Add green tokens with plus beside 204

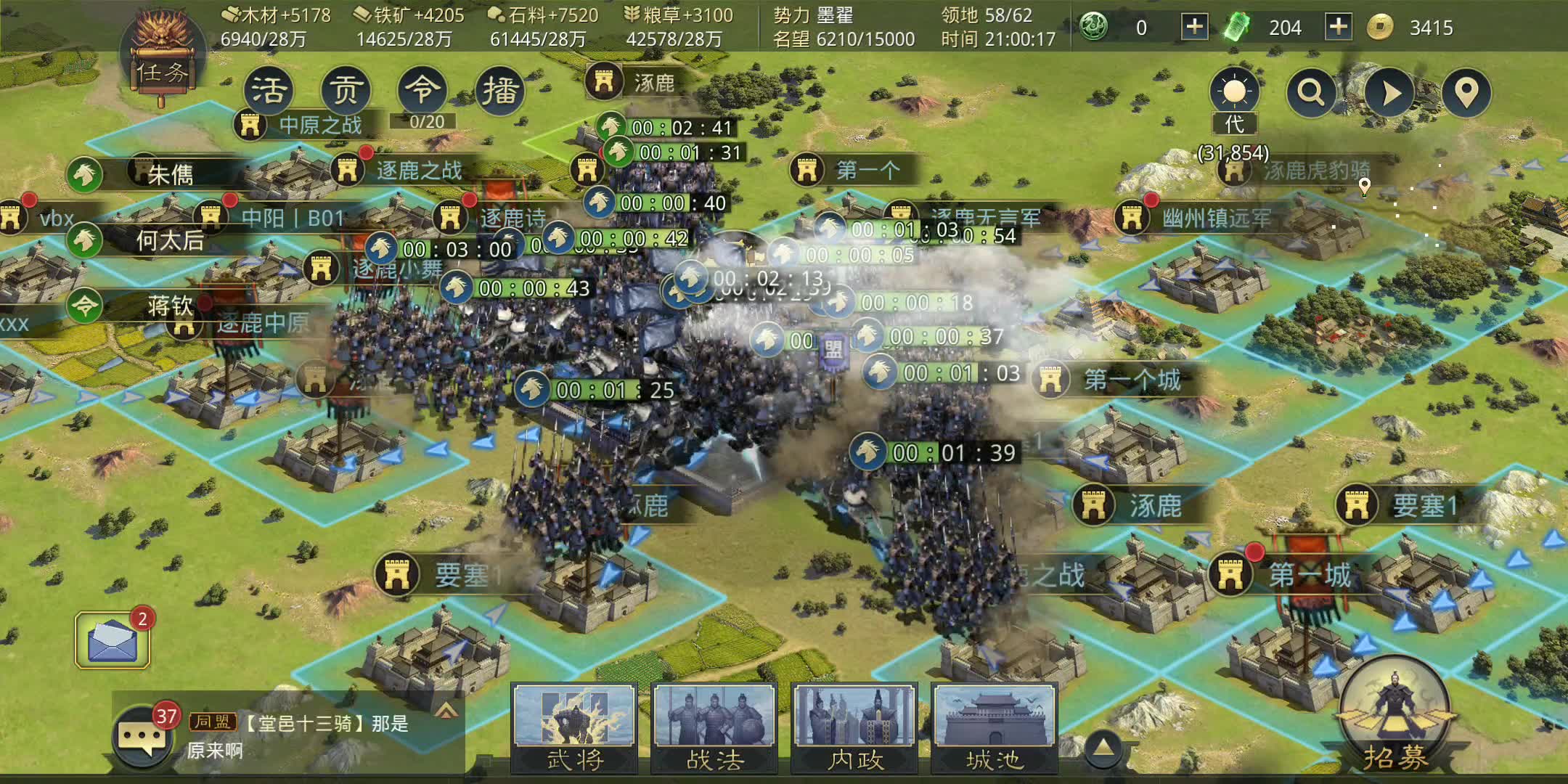(x=1338, y=28)
